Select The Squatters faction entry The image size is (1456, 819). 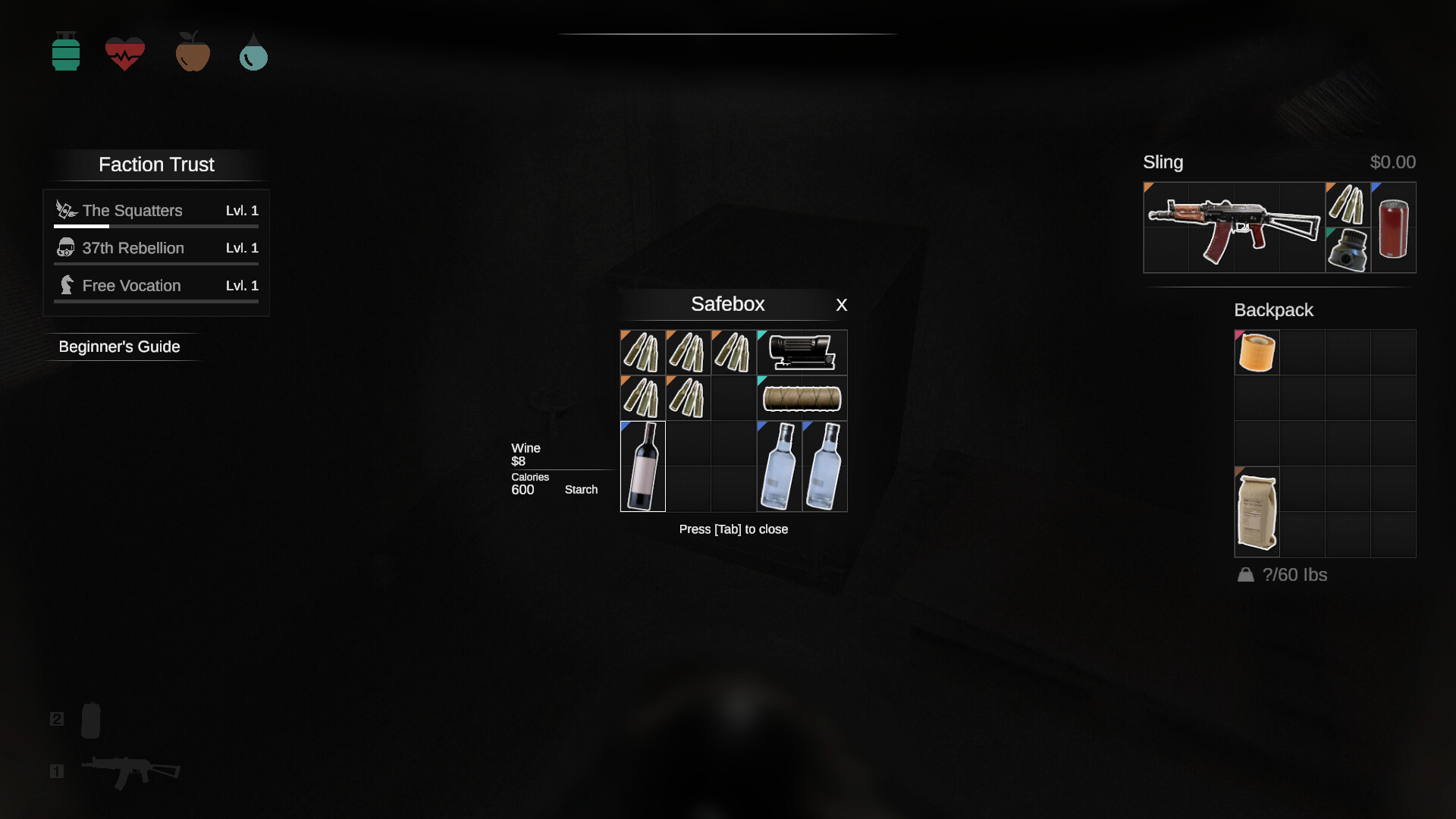[133, 210]
